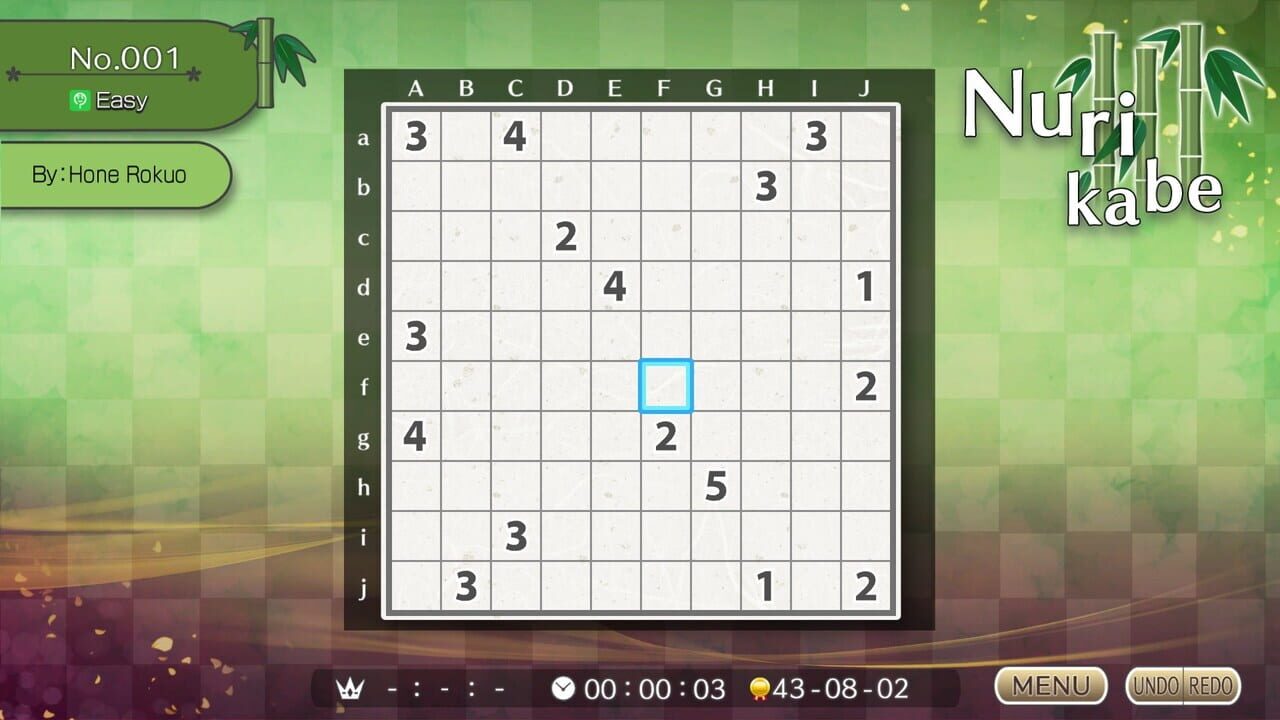The width and height of the screenshot is (1280, 720).
Task: Click the No.001 puzzle title banner
Action: click(x=125, y=58)
